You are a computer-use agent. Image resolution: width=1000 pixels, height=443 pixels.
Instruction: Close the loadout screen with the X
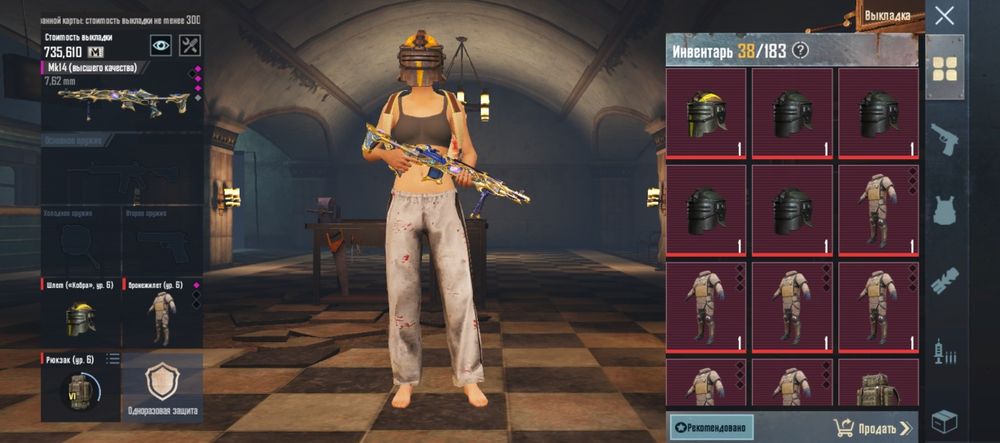coord(944,15)
